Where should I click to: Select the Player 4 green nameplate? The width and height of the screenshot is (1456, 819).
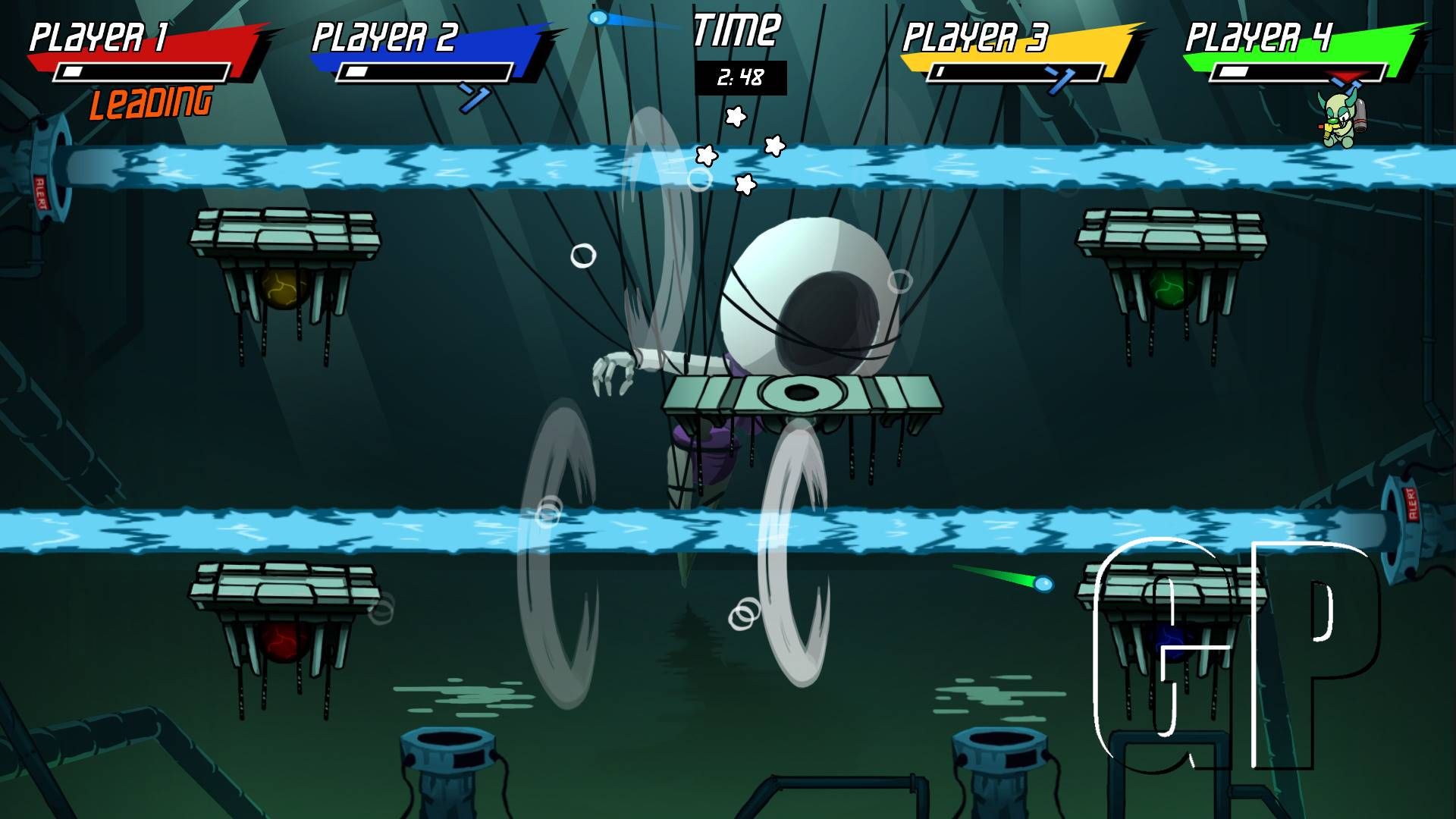pyautogui.click(x=1289, y=36)
